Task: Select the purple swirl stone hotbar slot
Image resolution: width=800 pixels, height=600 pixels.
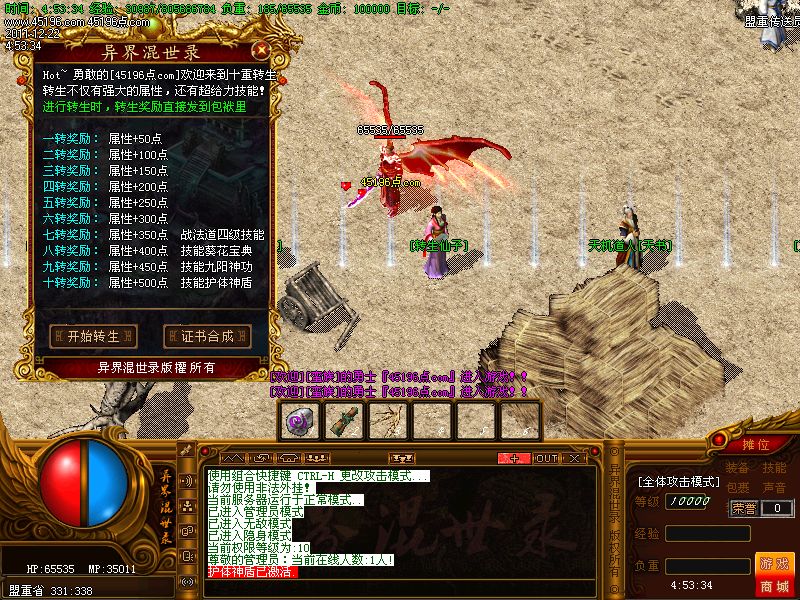Action: pyautogui.click(x=301, y=421)
